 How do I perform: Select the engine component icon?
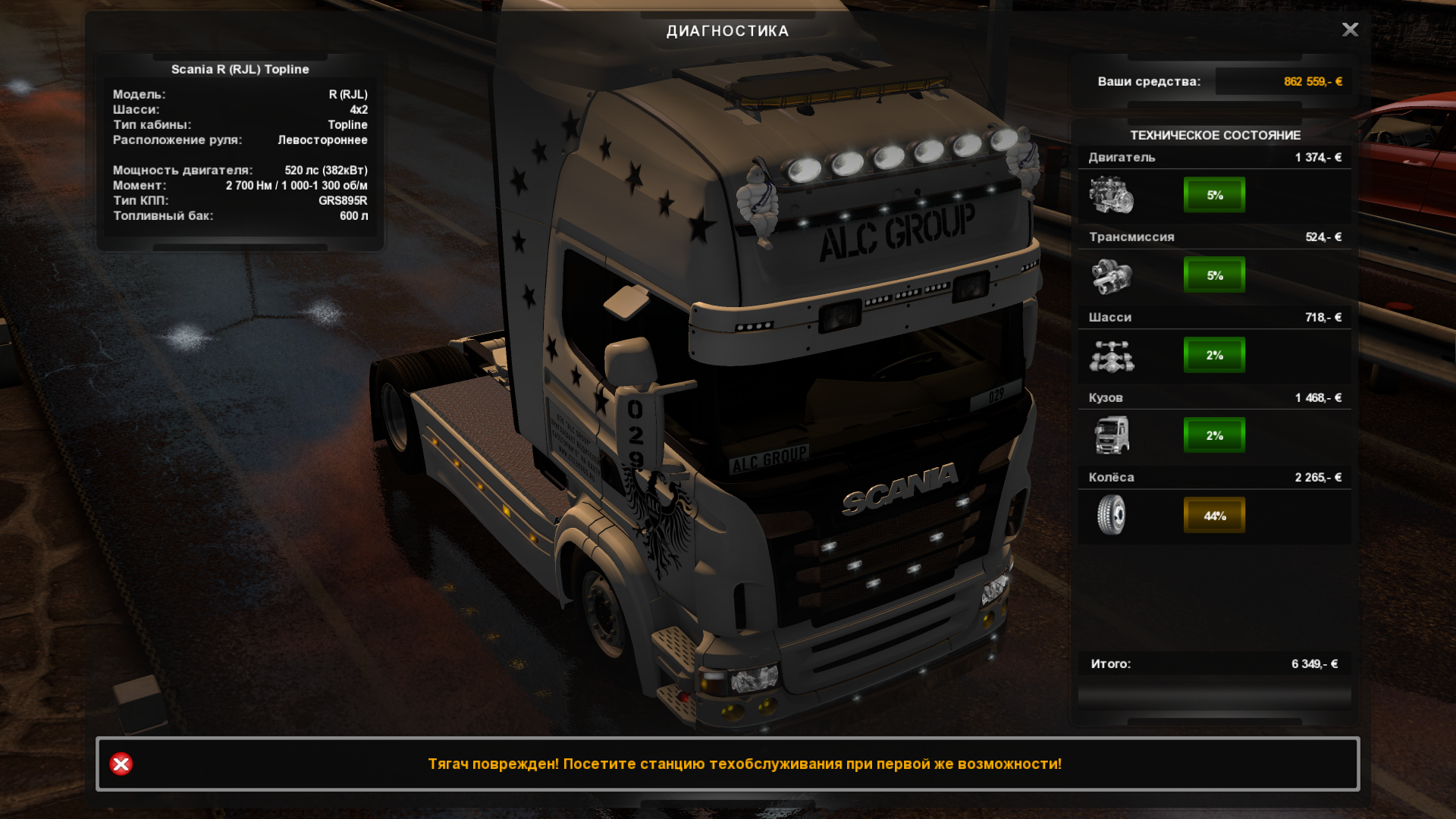(1111, 195)
